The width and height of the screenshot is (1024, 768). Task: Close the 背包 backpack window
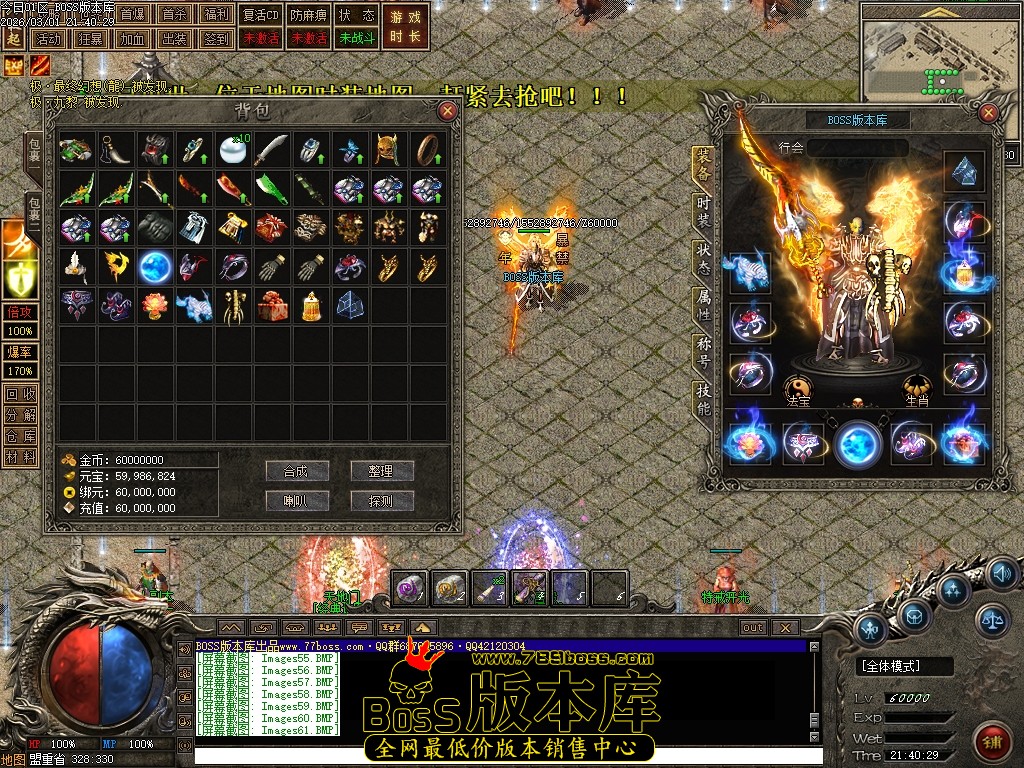click(447, 111)
